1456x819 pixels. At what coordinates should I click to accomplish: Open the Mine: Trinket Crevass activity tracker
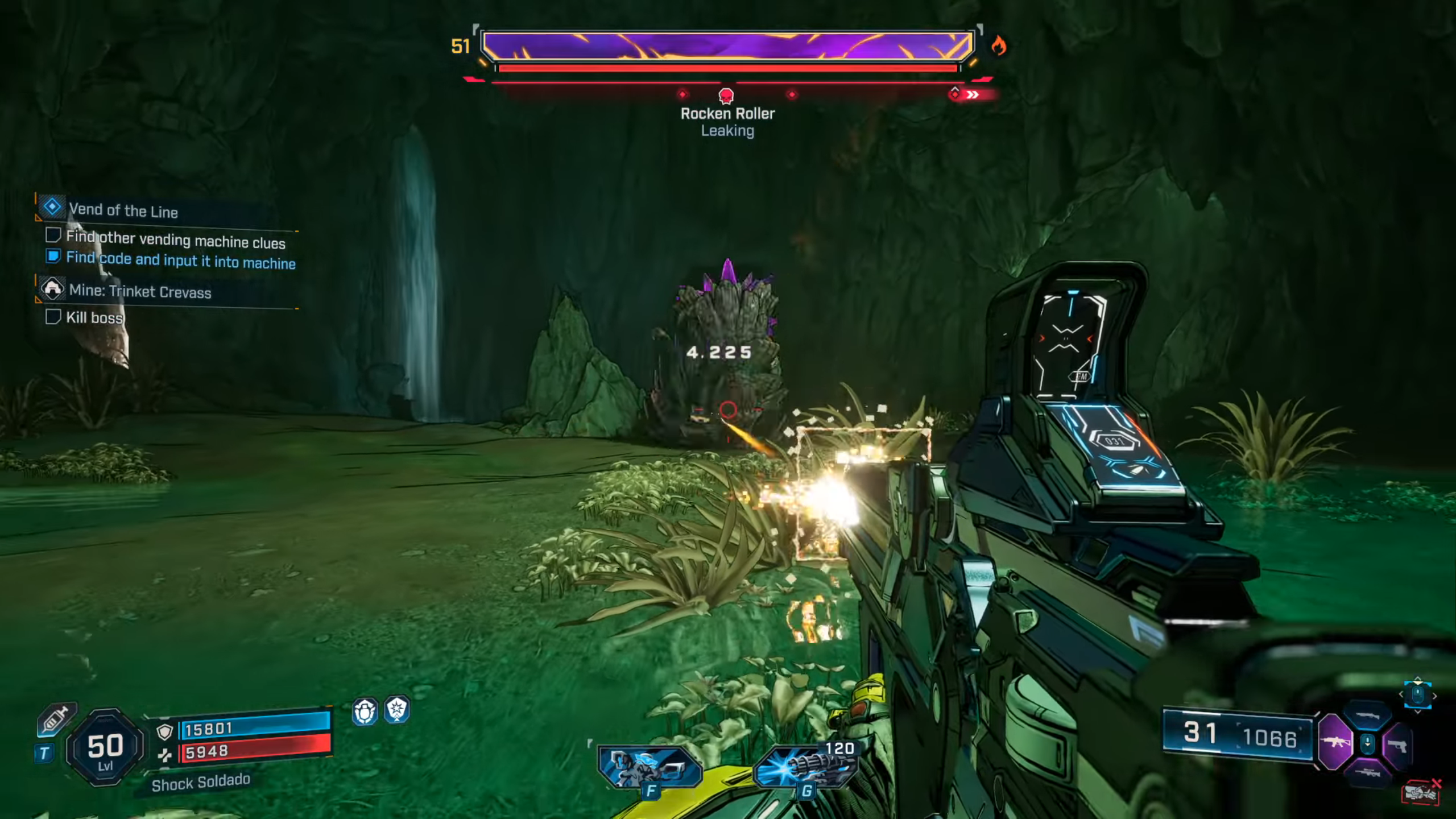point(139,292)
